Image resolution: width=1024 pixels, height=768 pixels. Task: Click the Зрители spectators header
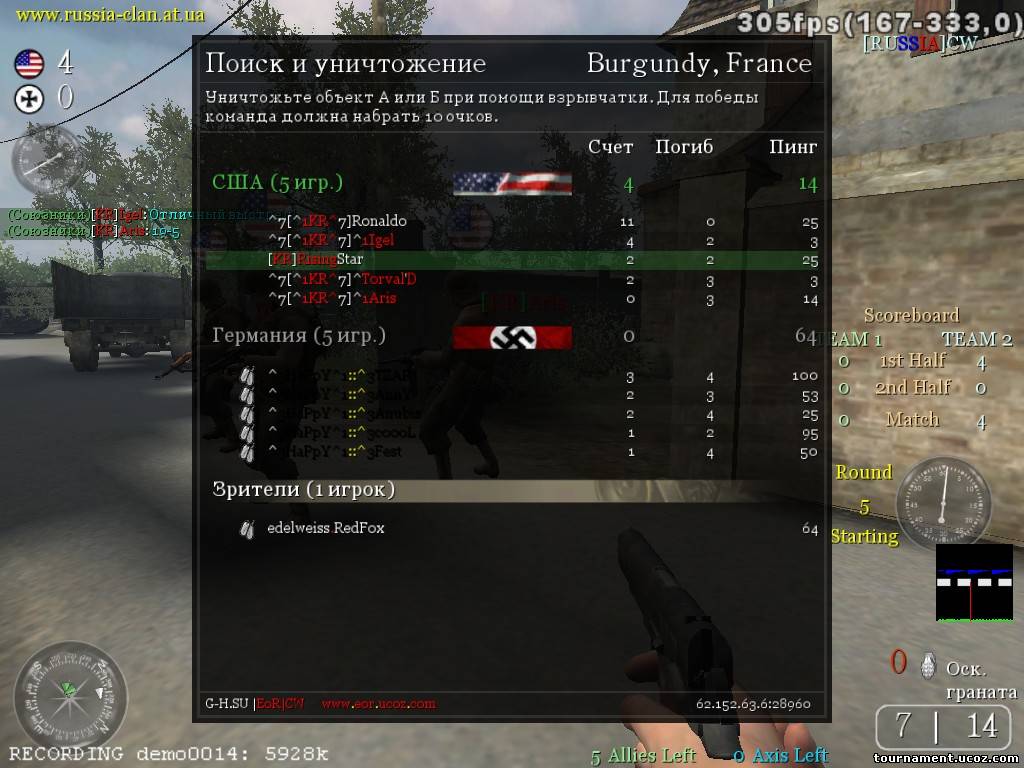(304, 489)
